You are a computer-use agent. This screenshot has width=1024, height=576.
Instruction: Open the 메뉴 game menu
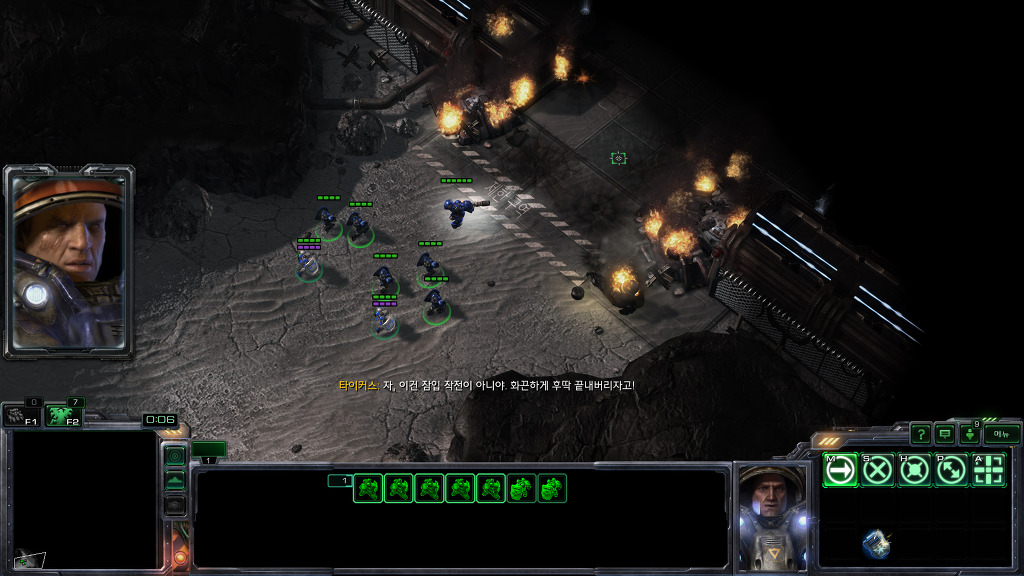[1002, 434]
